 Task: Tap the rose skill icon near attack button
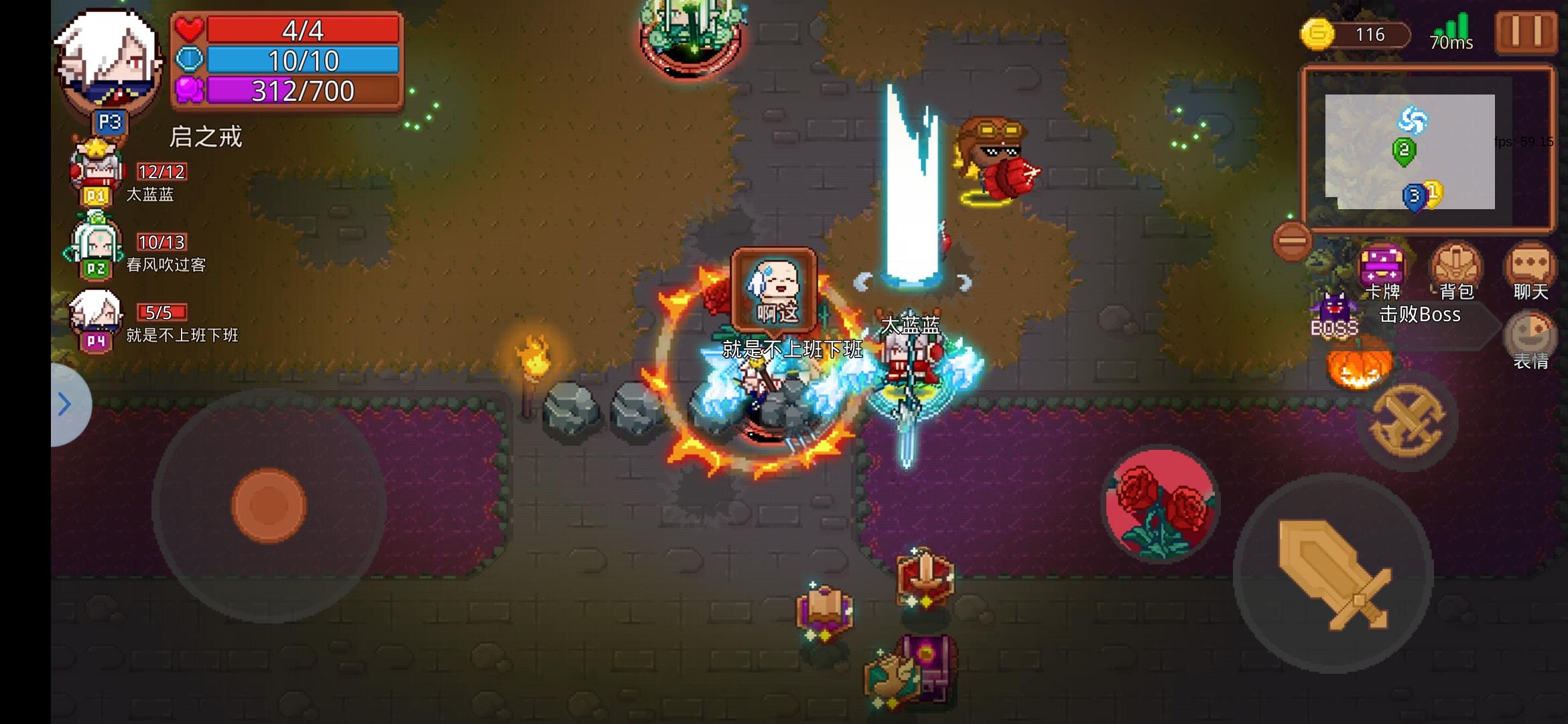tap(1161, 503)
